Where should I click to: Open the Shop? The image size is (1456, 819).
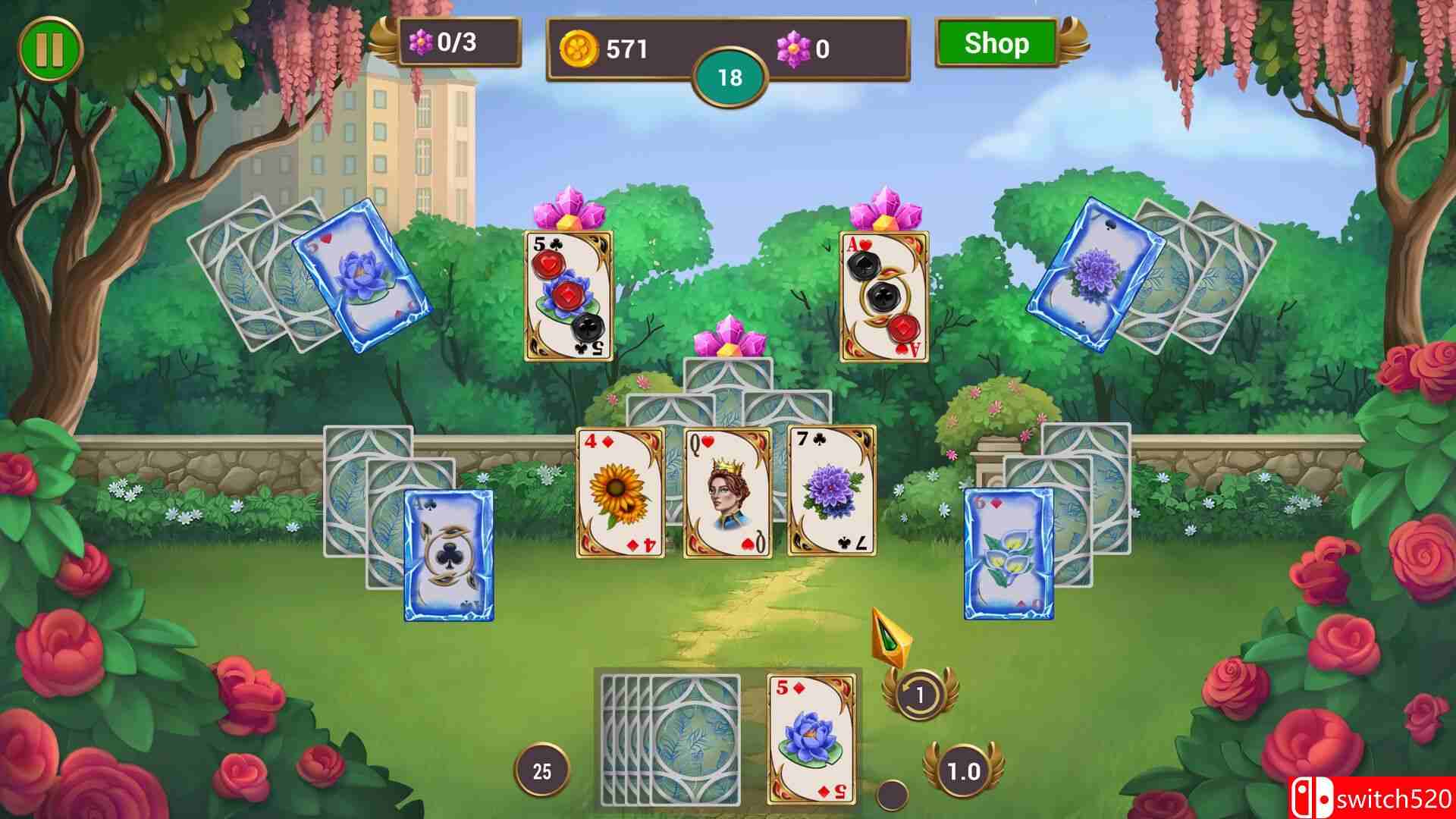point(996,43)
